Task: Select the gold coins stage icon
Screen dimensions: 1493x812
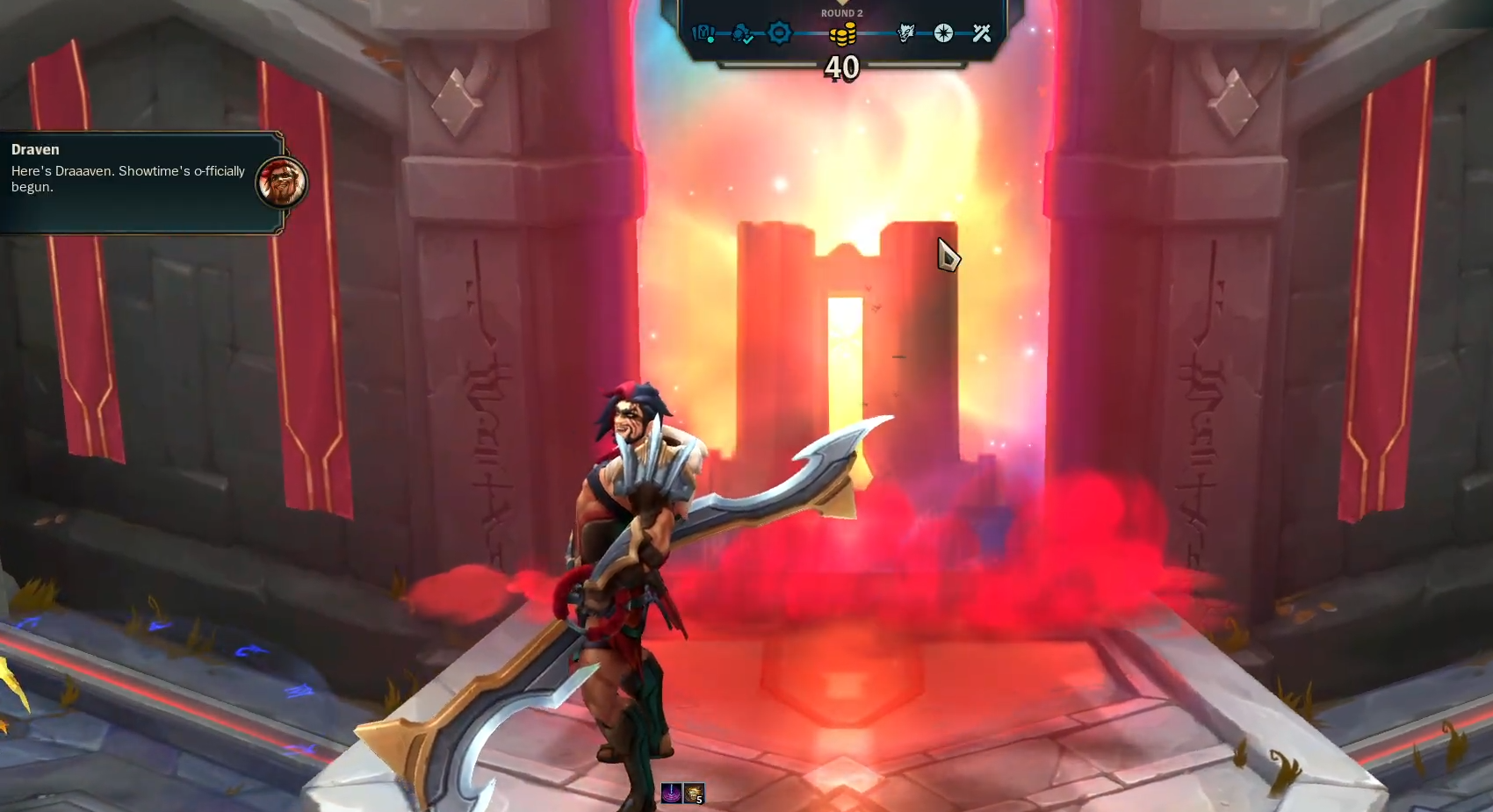Action: 842,34
